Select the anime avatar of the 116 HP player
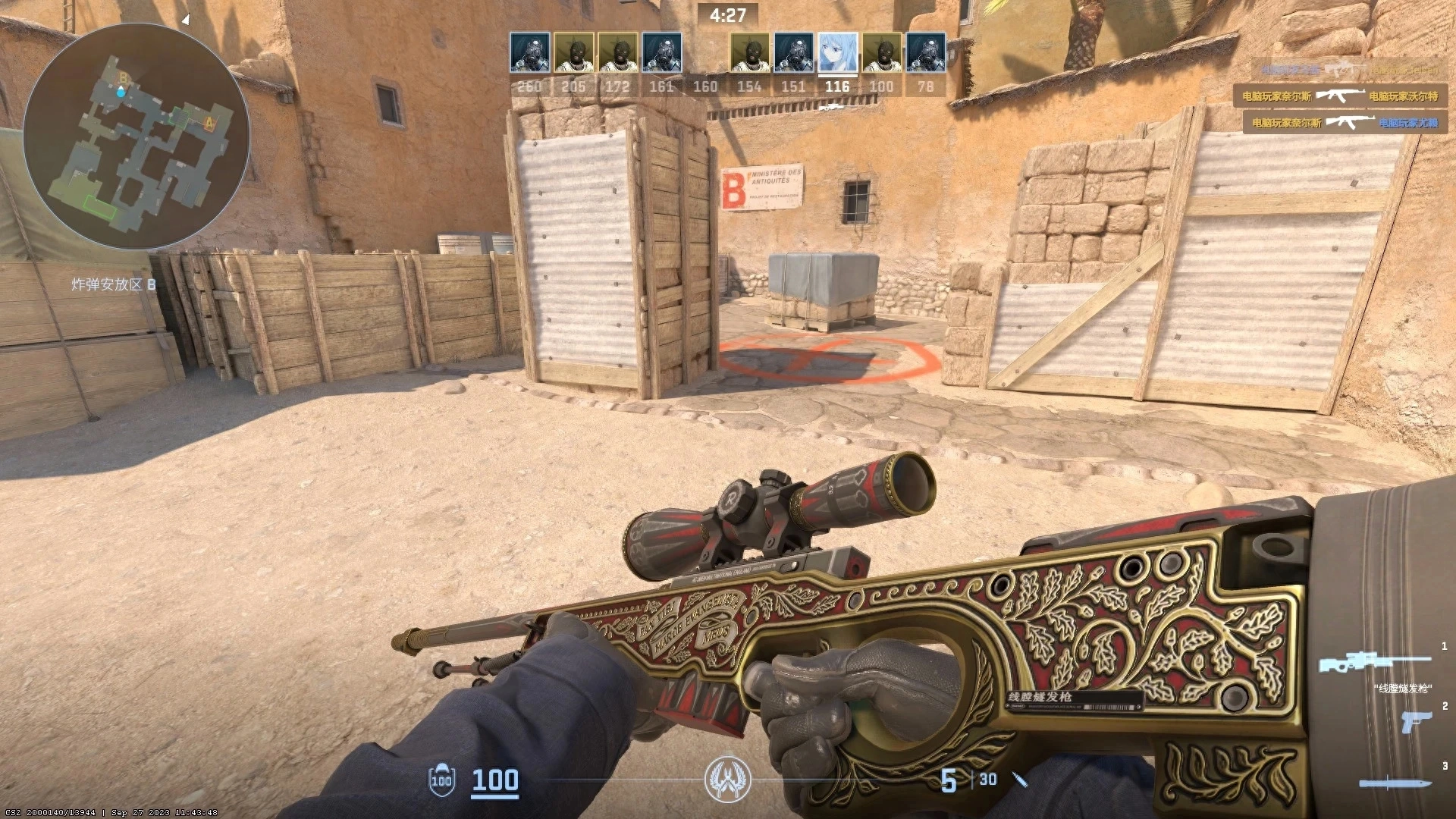This screenshot has width=1456, height=819. point(836,52)
